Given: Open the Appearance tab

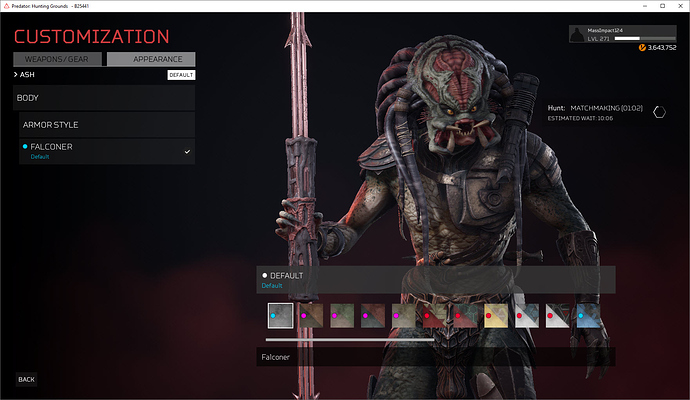Looking at the screenshot, I should [x=151, y=59].
